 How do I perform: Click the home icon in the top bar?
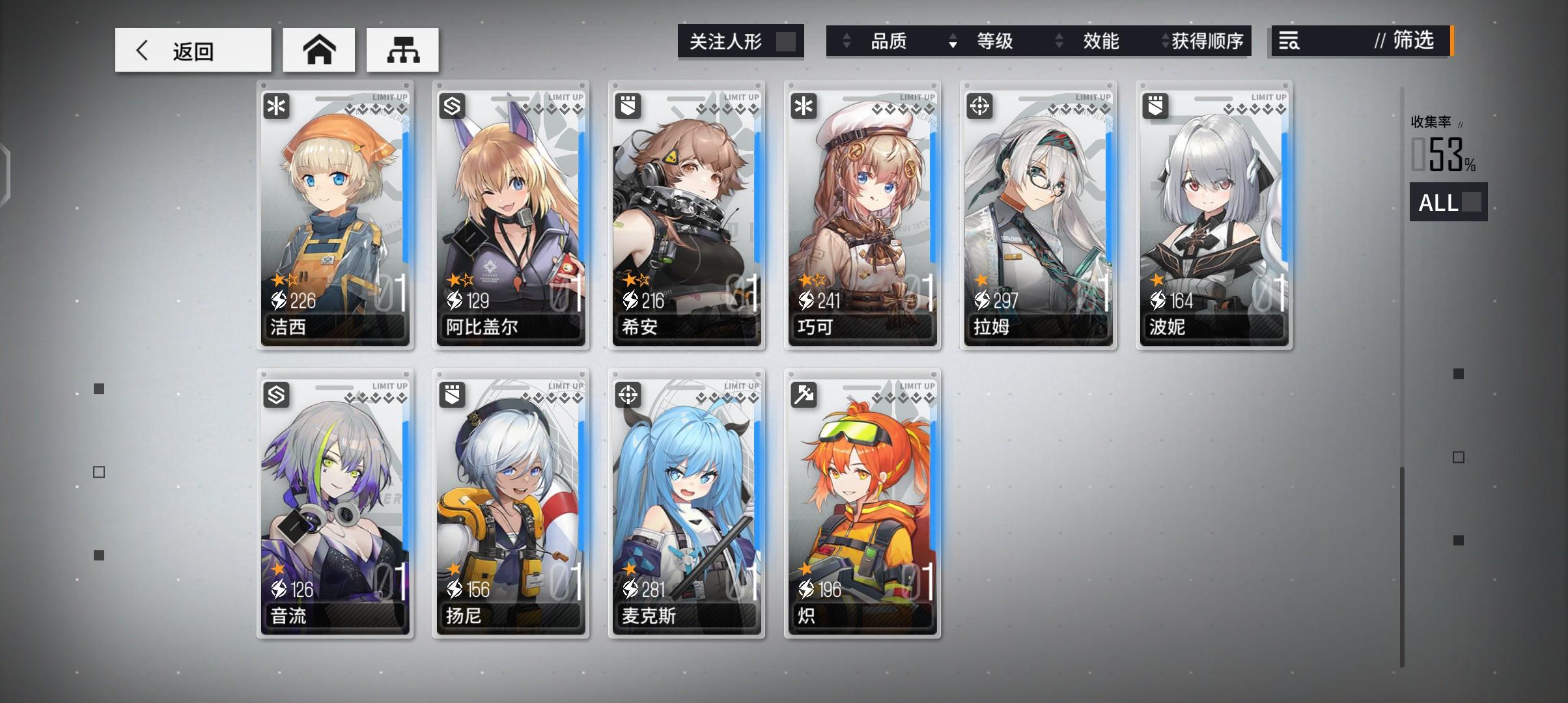318,49
